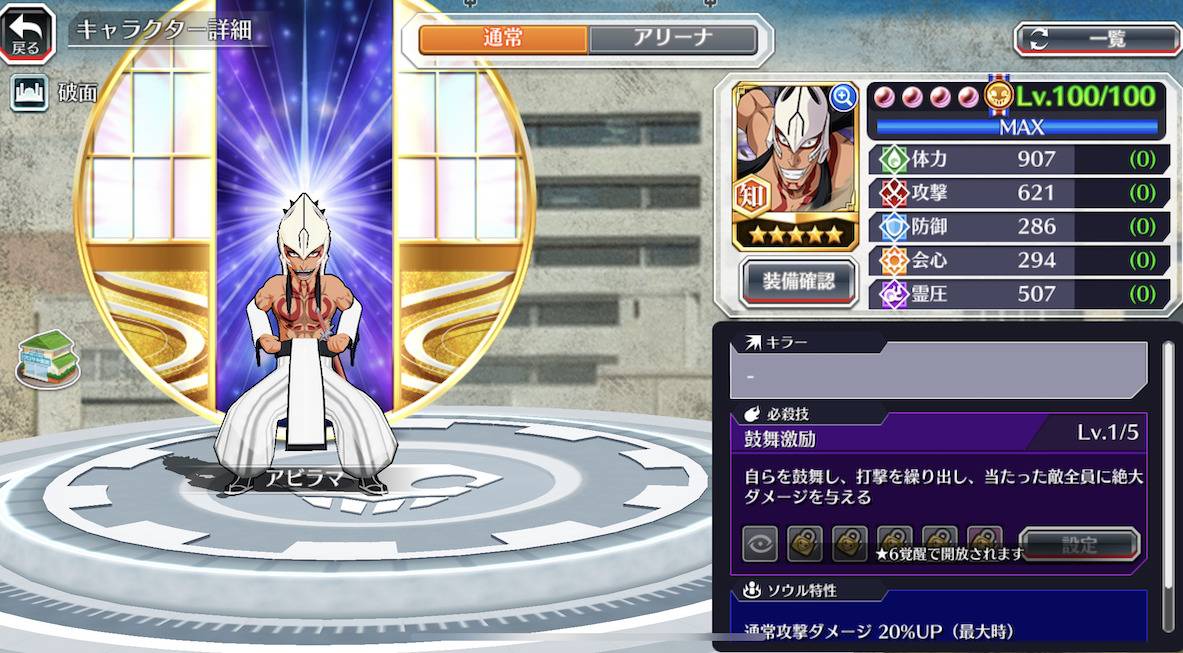
Task: Click the 破面 affiliation icon
Action: click(29, 93)
